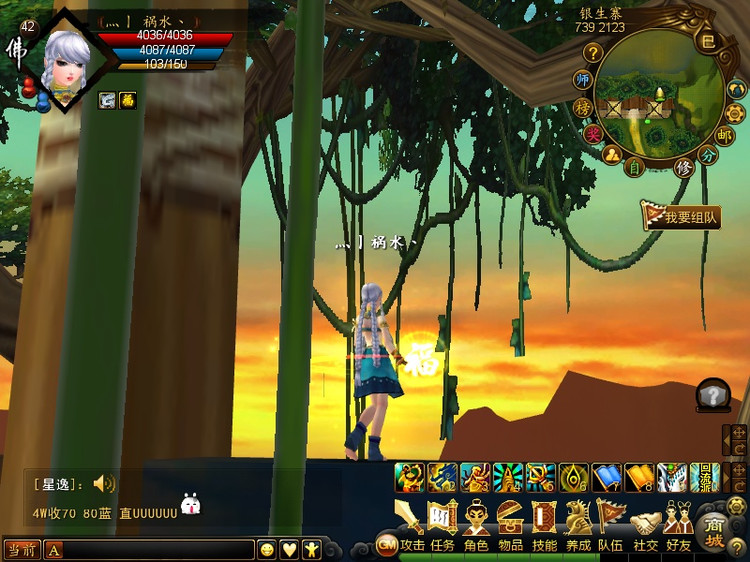Use the 回流派 return skill slot
This screenshot has width=750, height=562.
704,477
